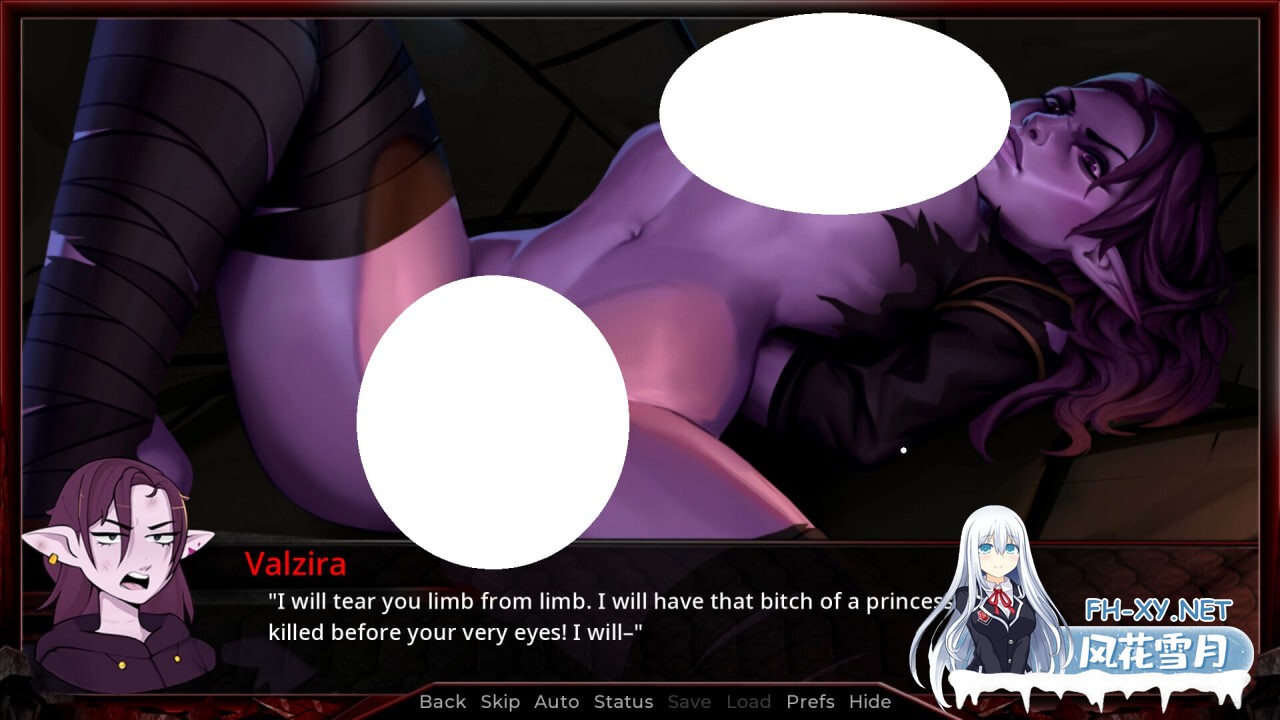This screenshot has width=1280, height=720.
Task: Open the Prefs settings screen
Action: [x=810, y=702]
